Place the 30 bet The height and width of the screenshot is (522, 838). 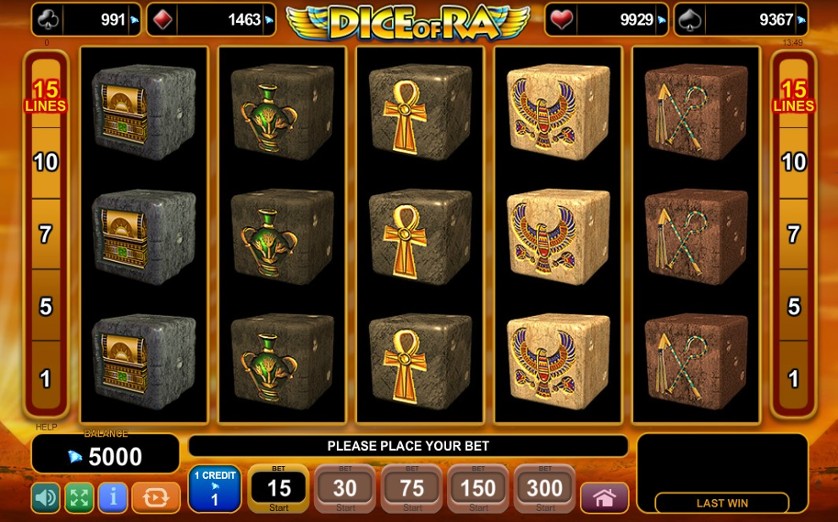(345, 488)
